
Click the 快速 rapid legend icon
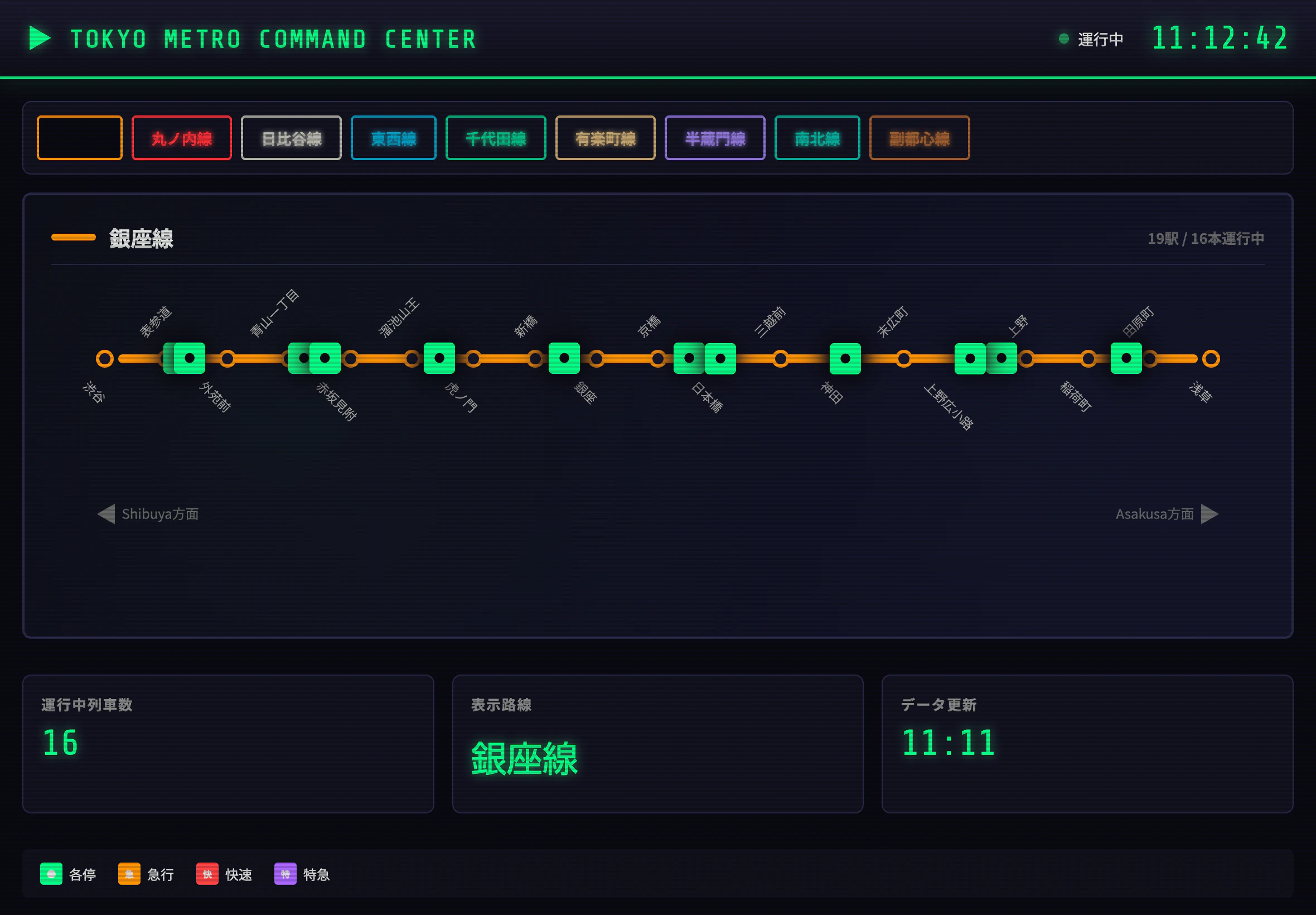click(x=207, y=874)
